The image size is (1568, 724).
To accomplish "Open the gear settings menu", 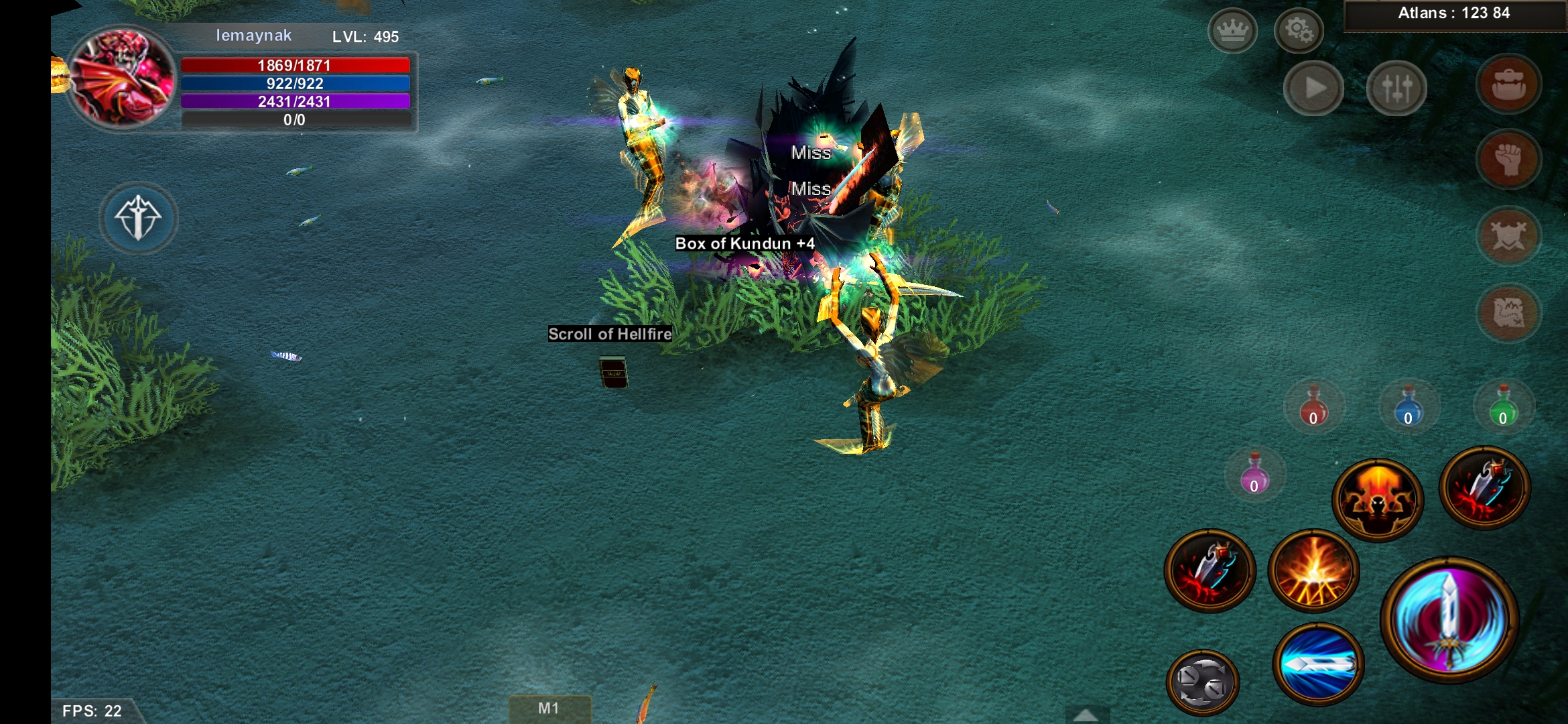I will click(x=1298, y=31).
